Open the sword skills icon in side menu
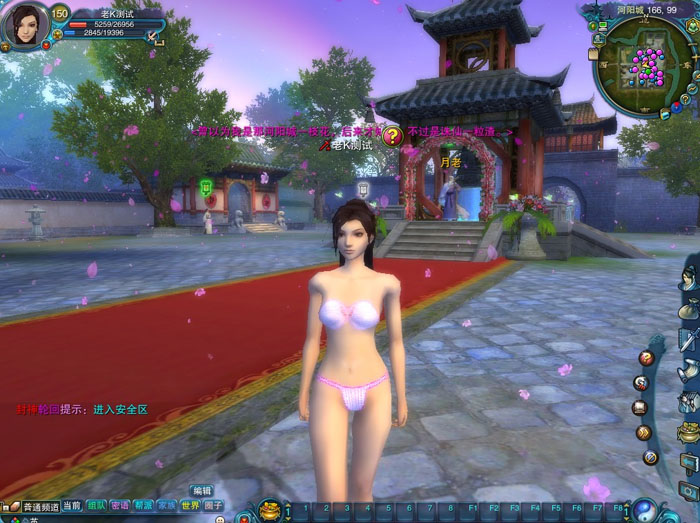Viewport: 700px width, 523px height. (x=690, y=338)
